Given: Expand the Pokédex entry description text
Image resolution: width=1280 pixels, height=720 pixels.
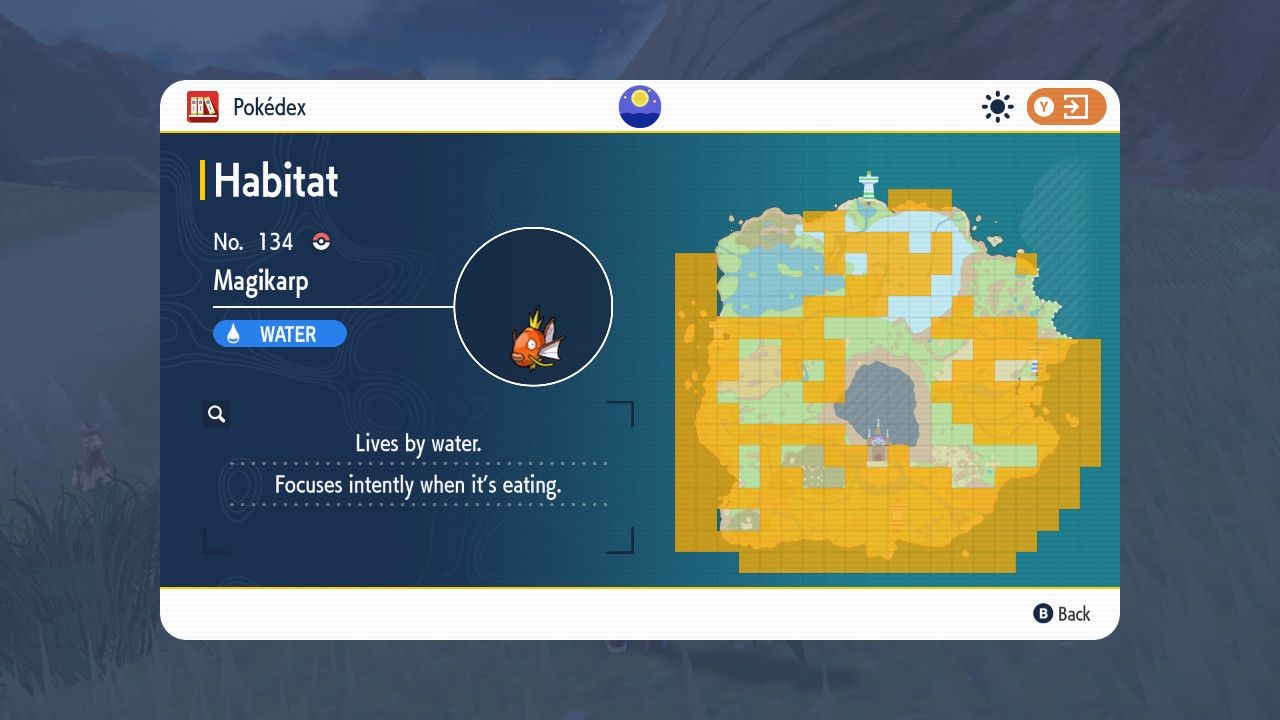Looking at the screenshot, I should [420, 464].
